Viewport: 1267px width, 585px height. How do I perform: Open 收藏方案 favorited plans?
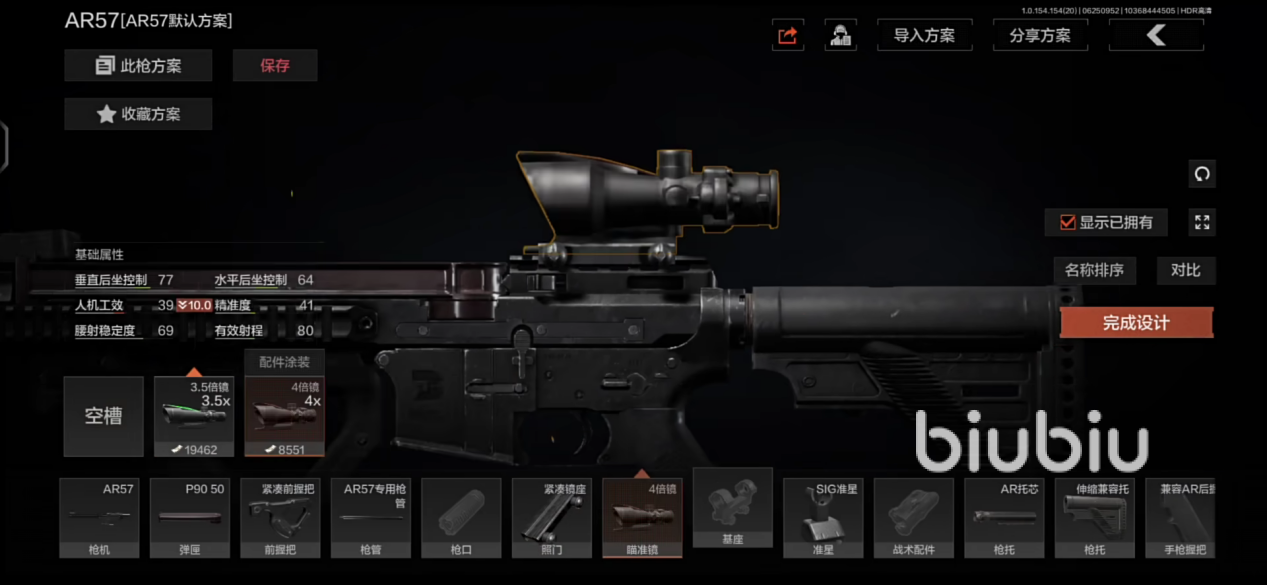pyautogui.click(x=138, y=114)
